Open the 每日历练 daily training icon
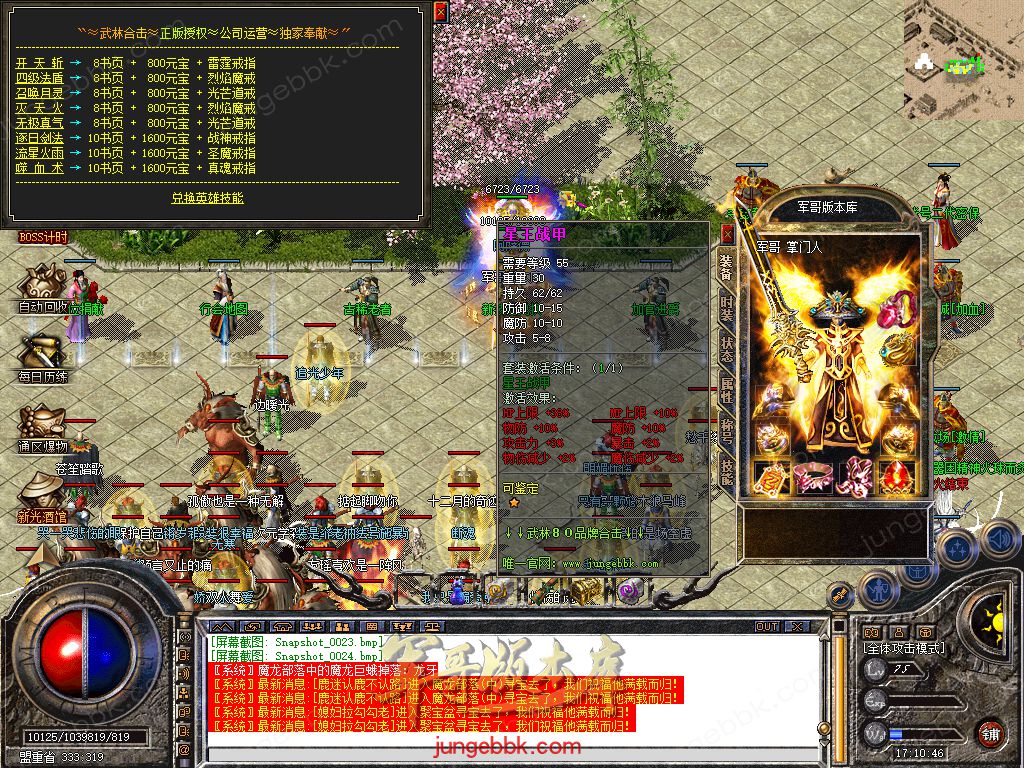 coord(43,358)
